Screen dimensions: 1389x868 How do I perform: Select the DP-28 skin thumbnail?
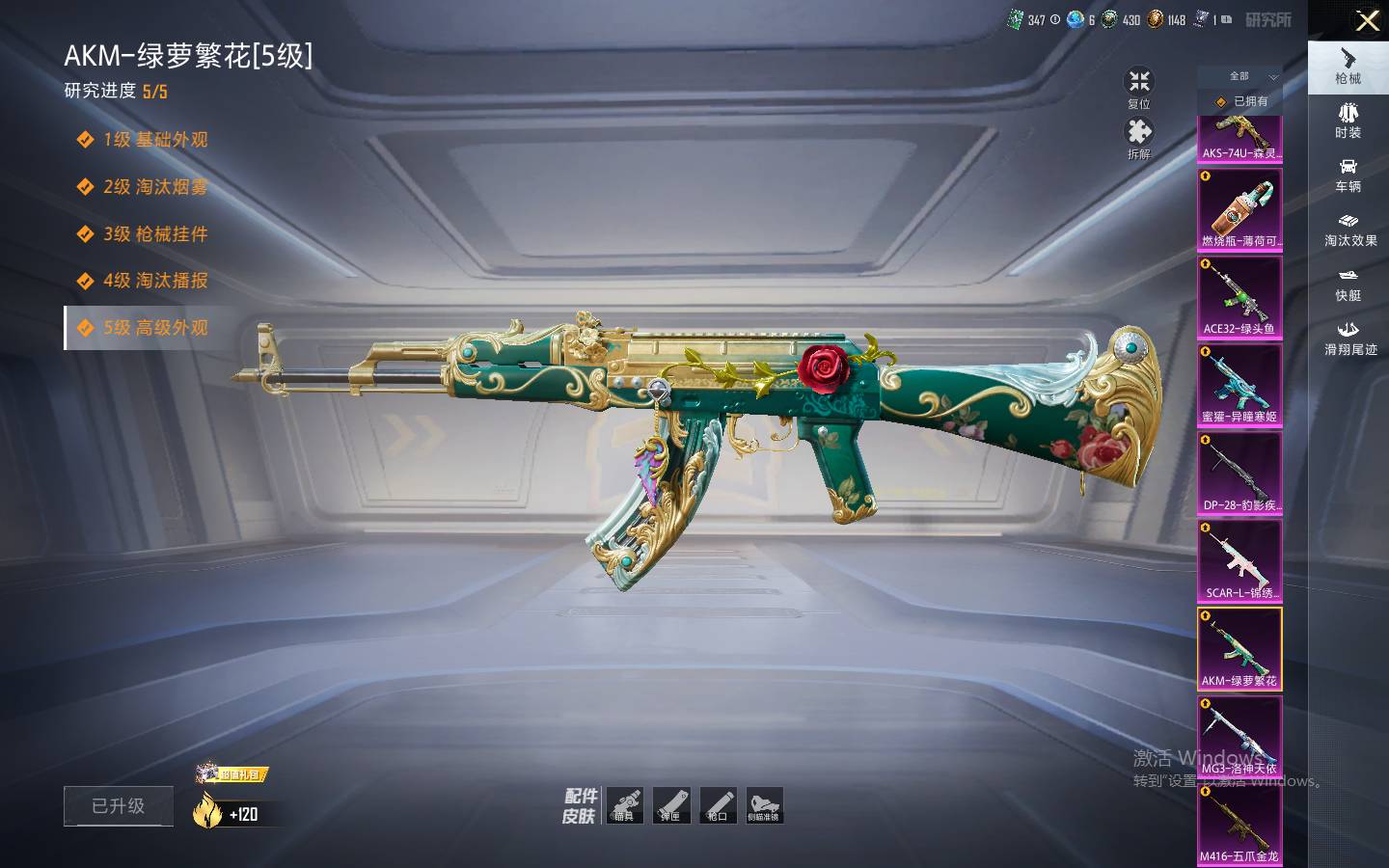pyautogui.click(x=1239, y=474)
